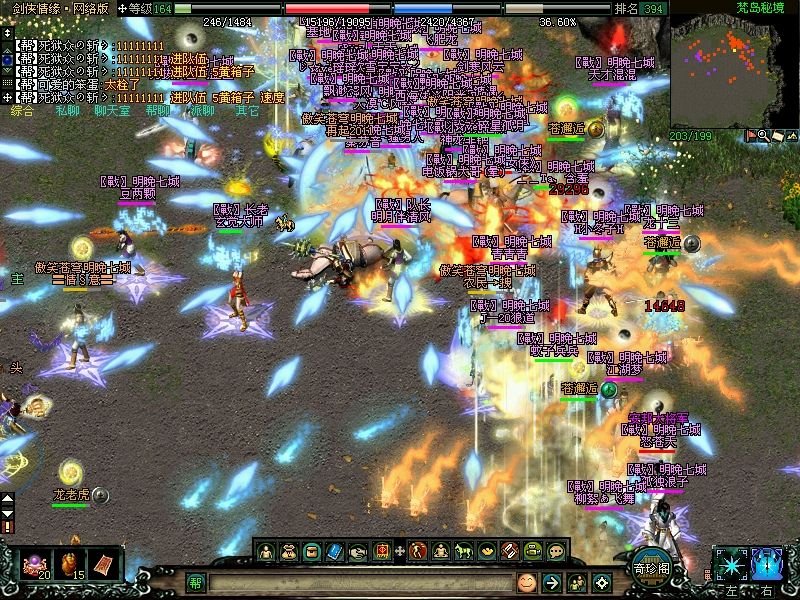Switch to the 综合 chat tab
This screenshot has width=800, height=600.
pyautogui.click(x=22, y=111)
